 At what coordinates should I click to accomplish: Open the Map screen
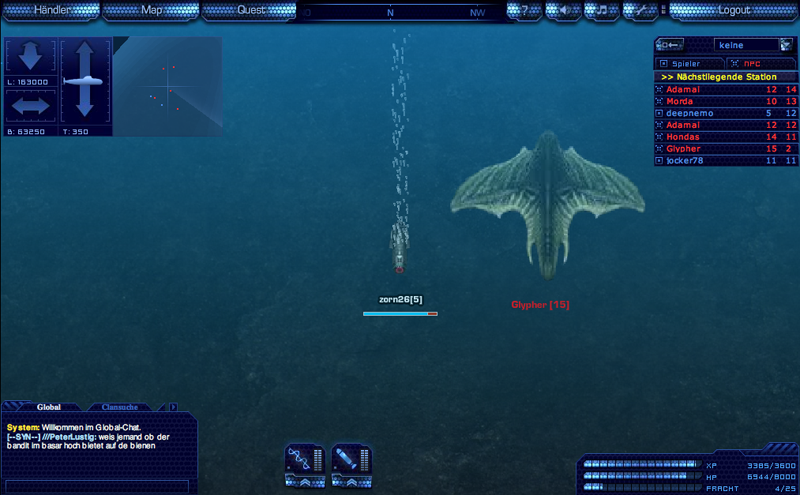[152, 10]
